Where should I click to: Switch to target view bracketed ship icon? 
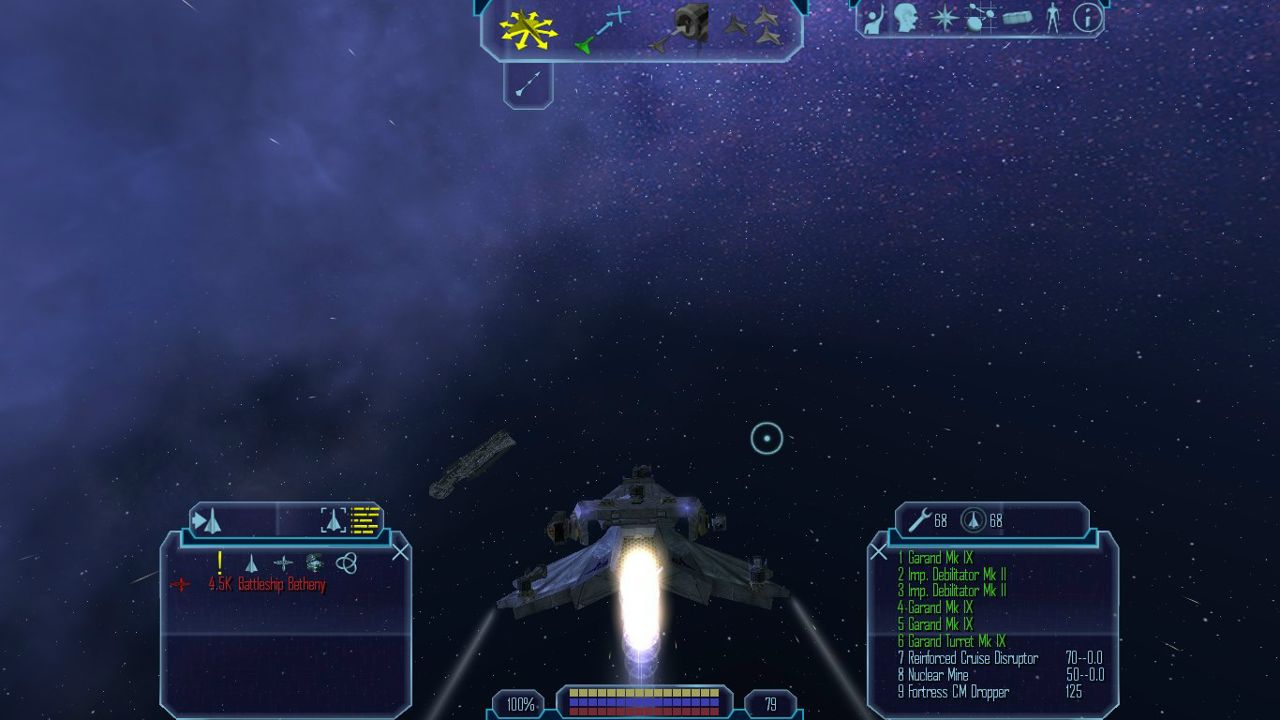click(x=333, y=520)
